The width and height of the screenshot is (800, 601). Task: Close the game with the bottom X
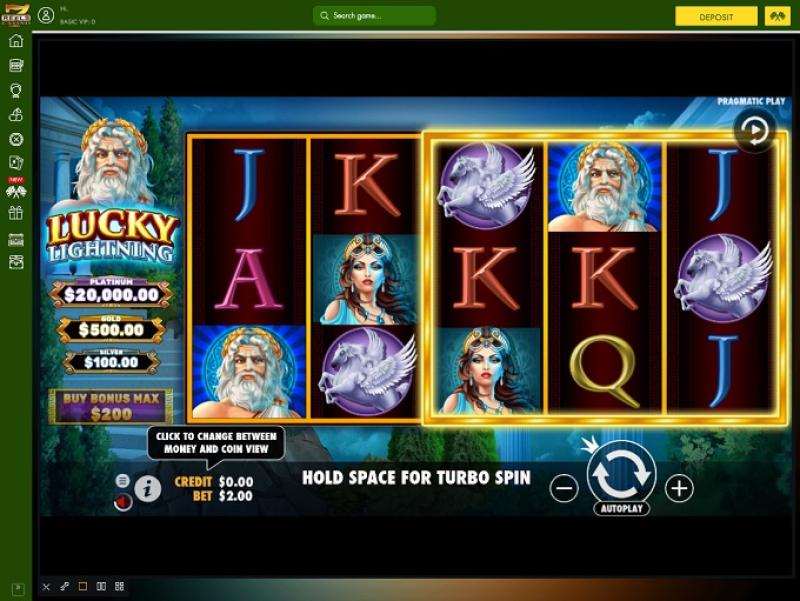click(46, 586)
